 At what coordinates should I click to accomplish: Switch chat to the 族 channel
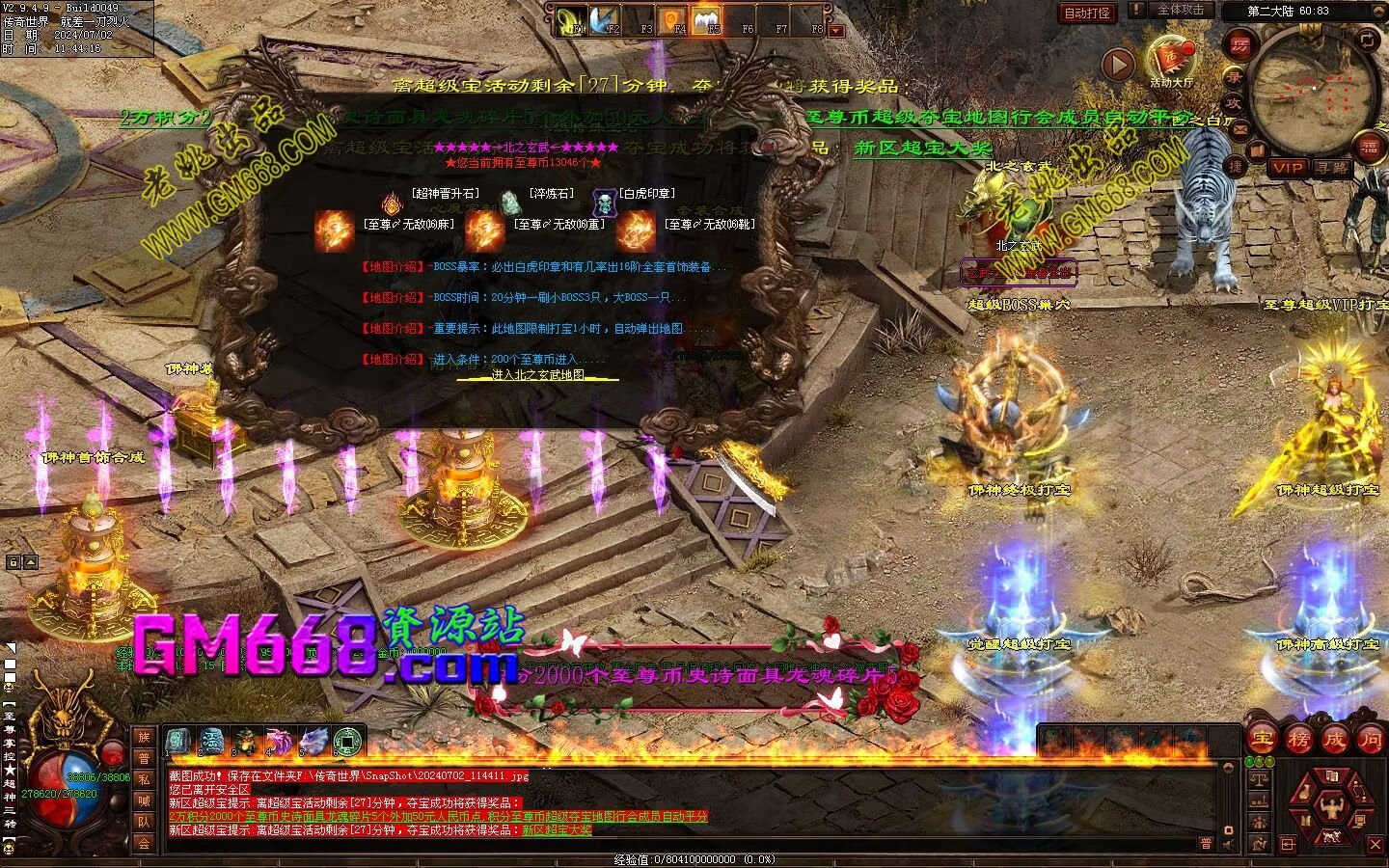click(144, 737)
